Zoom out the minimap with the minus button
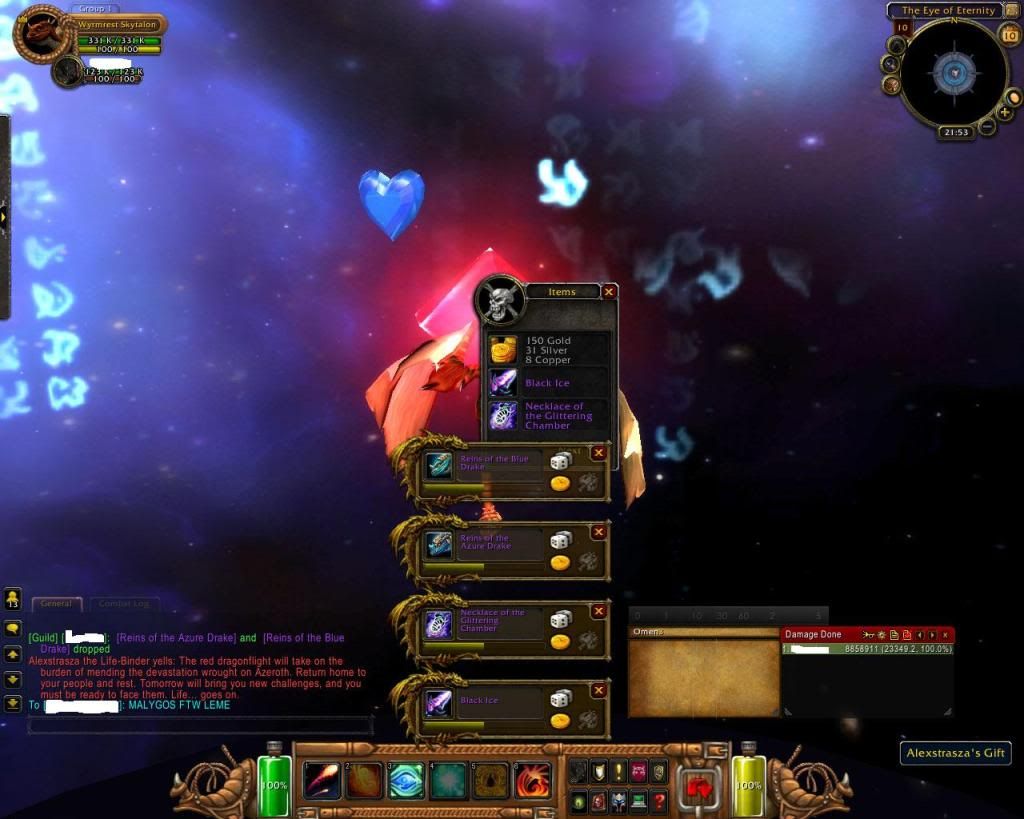 pos(987,127)
